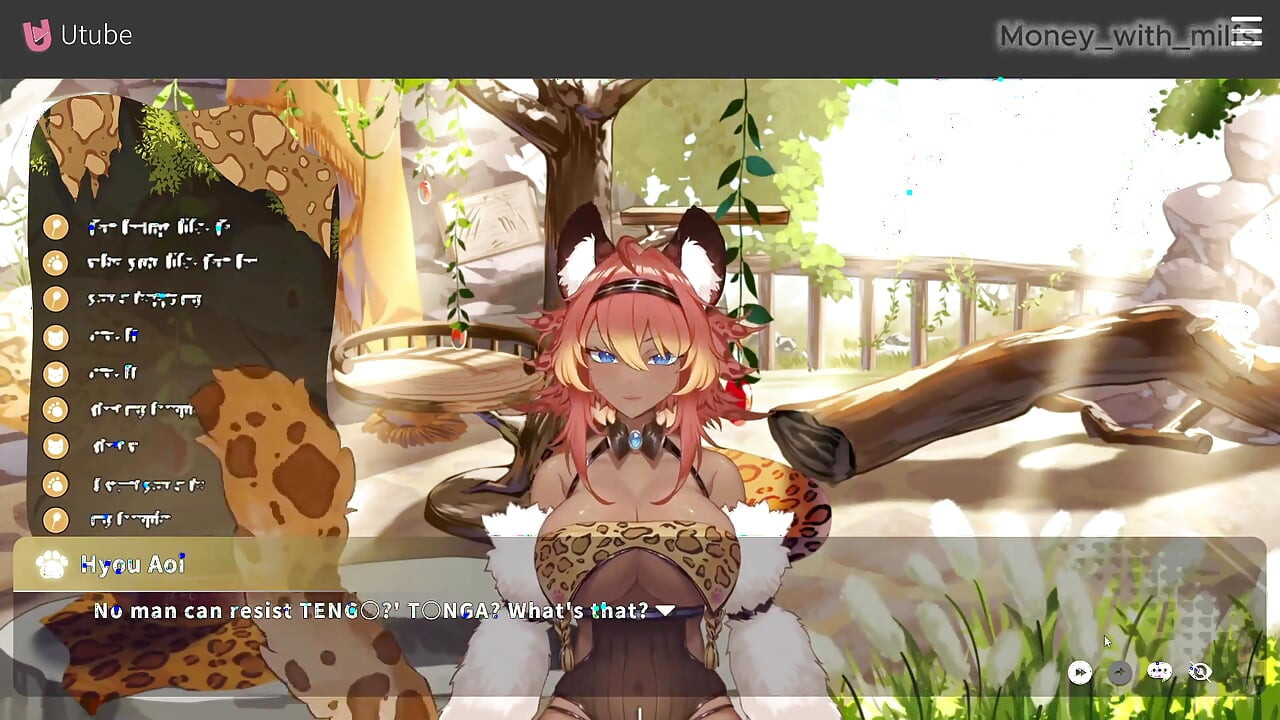Screen dimensions: 1280x720
Task: Toggle UI visibility with the eye icon
Action: click(x=1199, y=672)
